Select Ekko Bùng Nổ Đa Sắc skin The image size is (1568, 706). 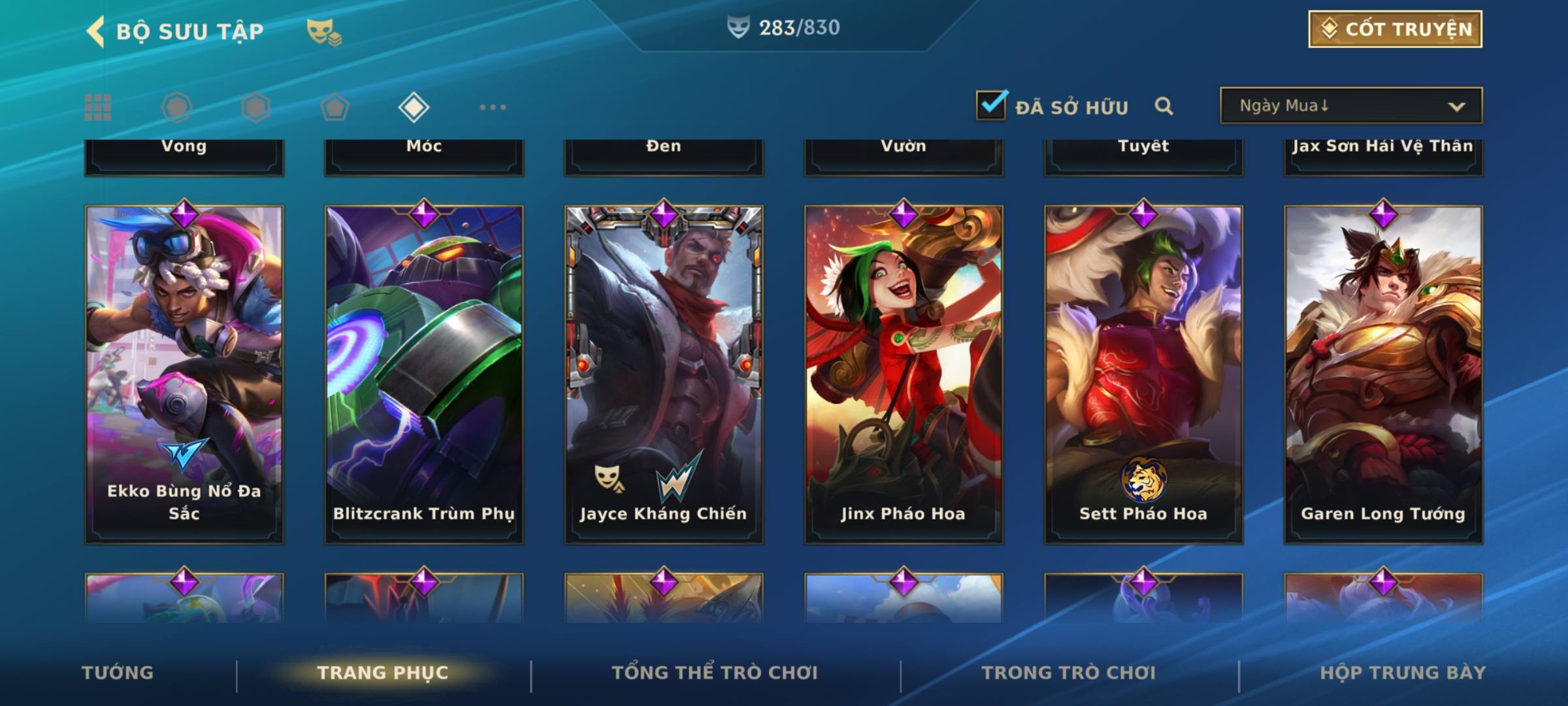pyautogui.click(x=184, y=374)
